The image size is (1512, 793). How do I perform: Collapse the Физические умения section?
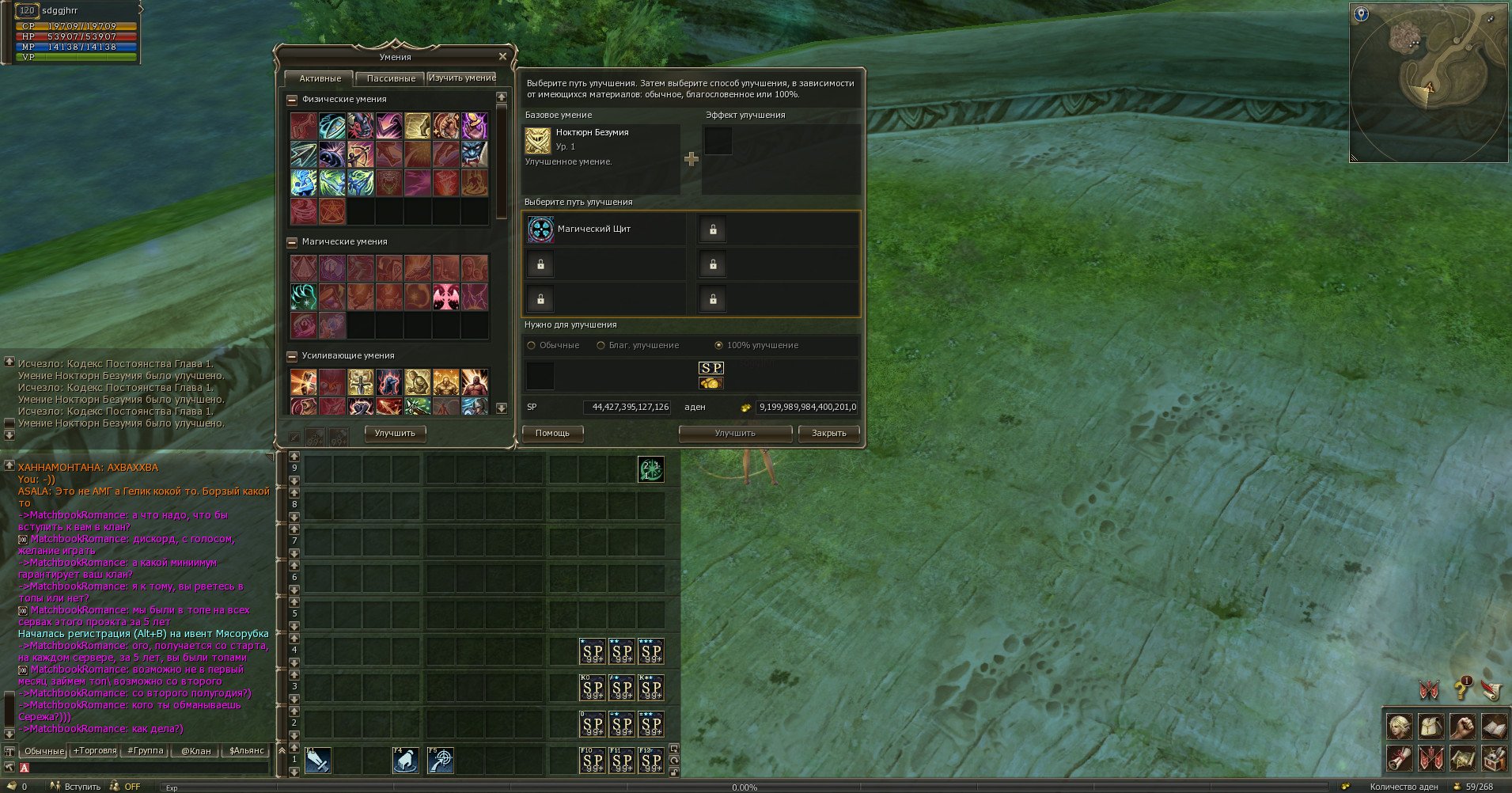pyautogui.click(x=292, y=100)
